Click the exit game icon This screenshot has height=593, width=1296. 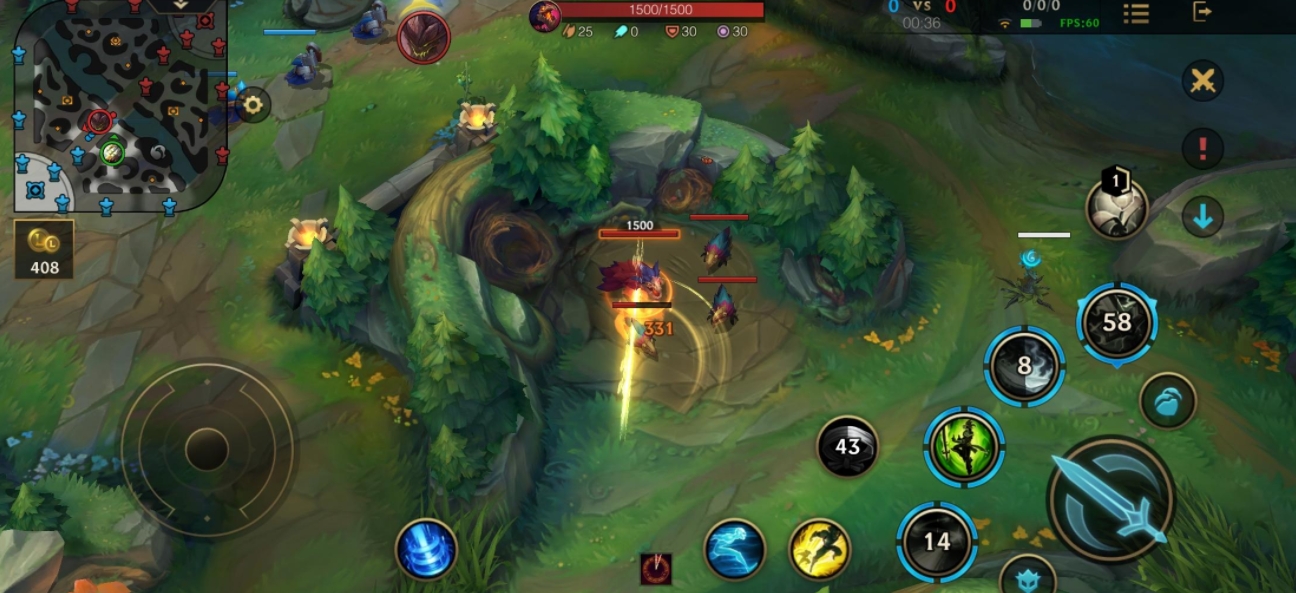pyautogui.click(x=1203, y=12)
